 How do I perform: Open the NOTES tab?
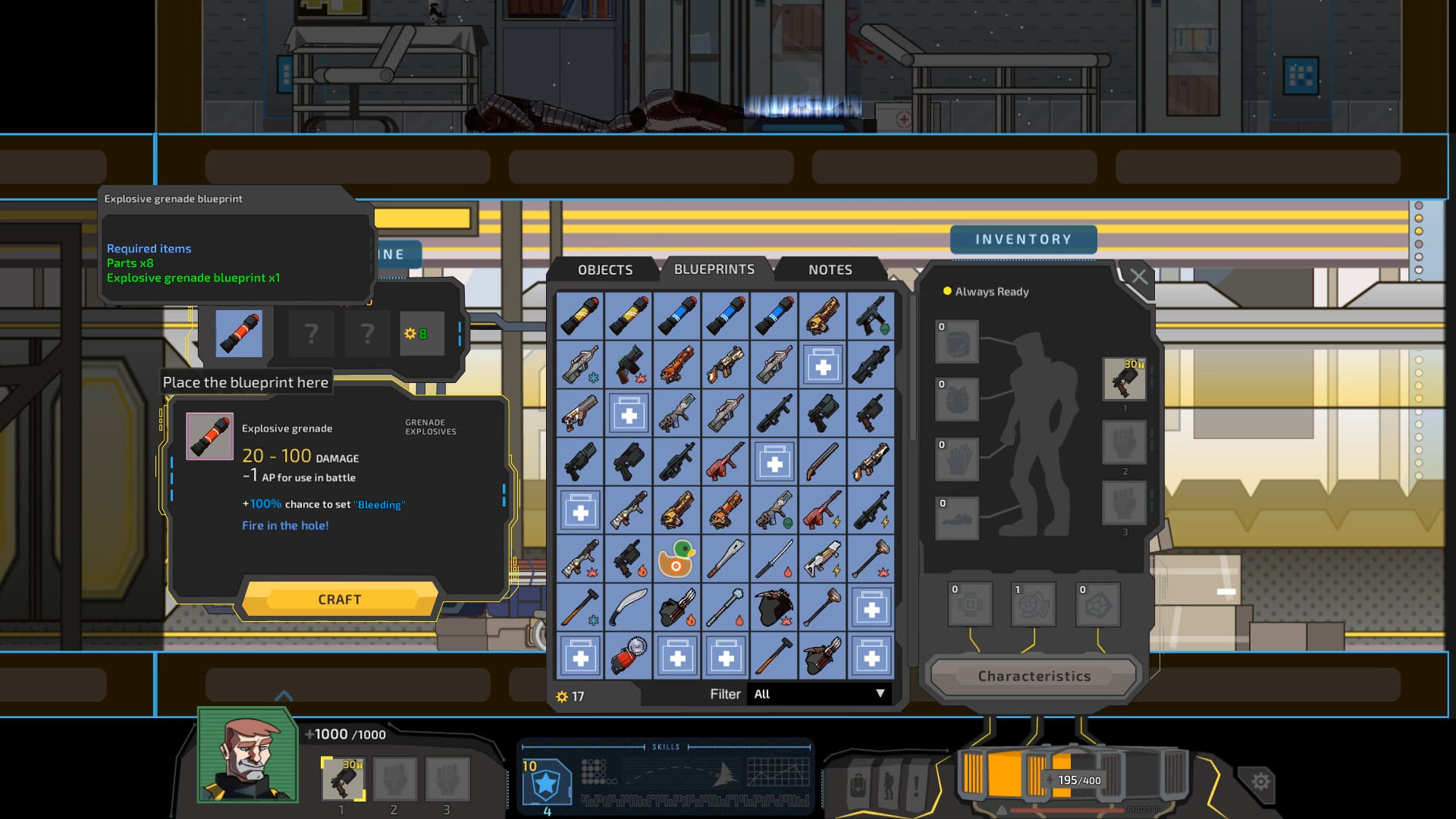(828, 270)
